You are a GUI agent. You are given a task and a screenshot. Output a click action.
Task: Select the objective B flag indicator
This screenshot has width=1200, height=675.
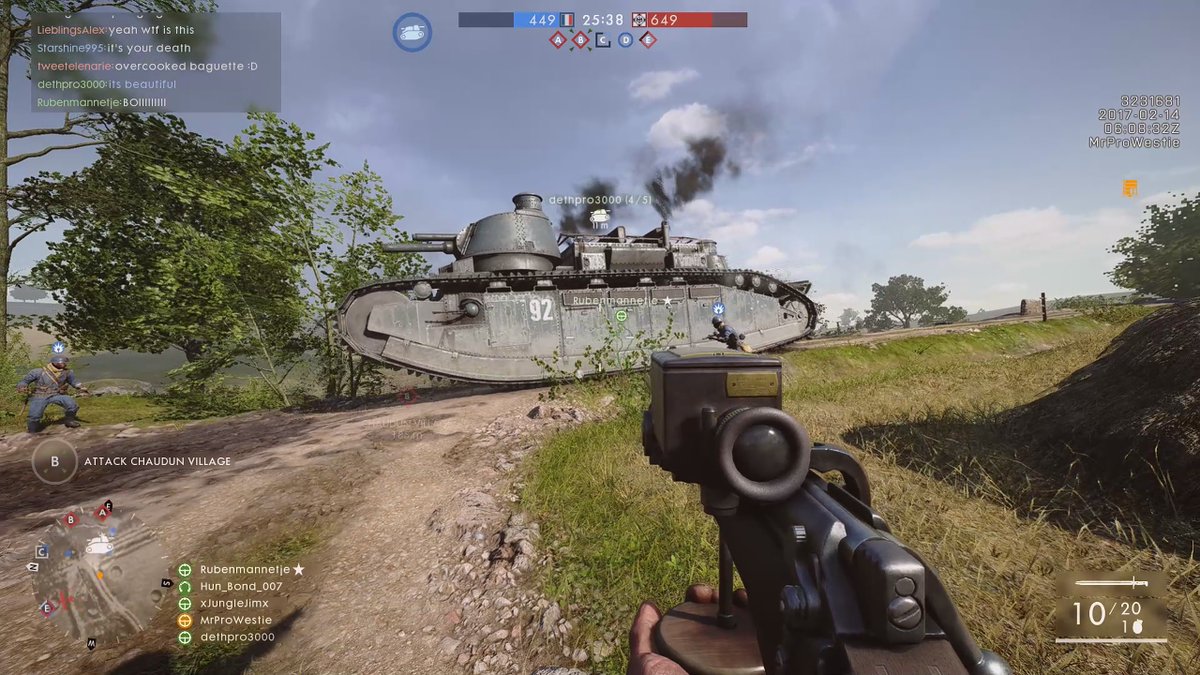(581, 40)
